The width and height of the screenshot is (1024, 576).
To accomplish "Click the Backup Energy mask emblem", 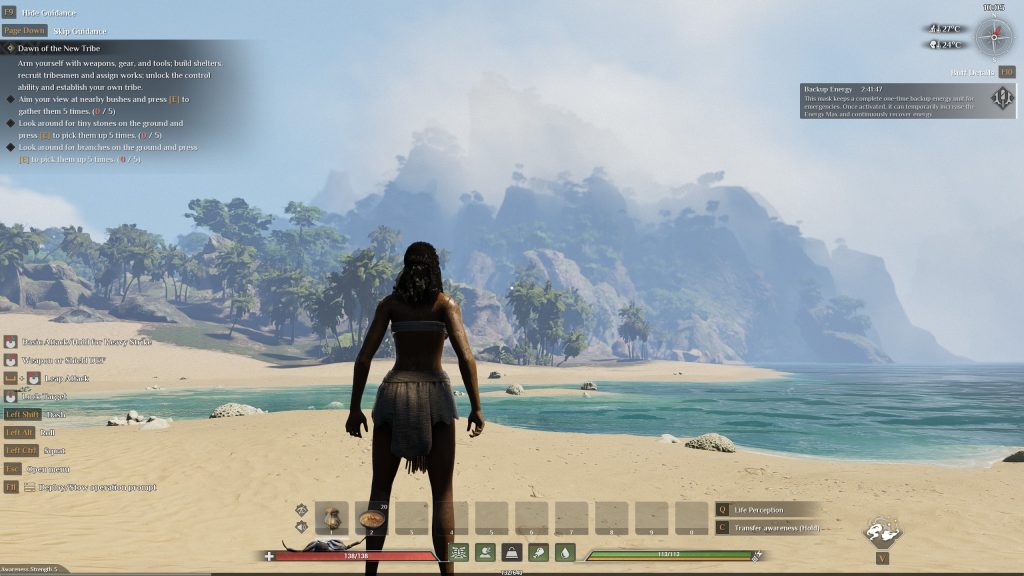I will [1002, 98].
